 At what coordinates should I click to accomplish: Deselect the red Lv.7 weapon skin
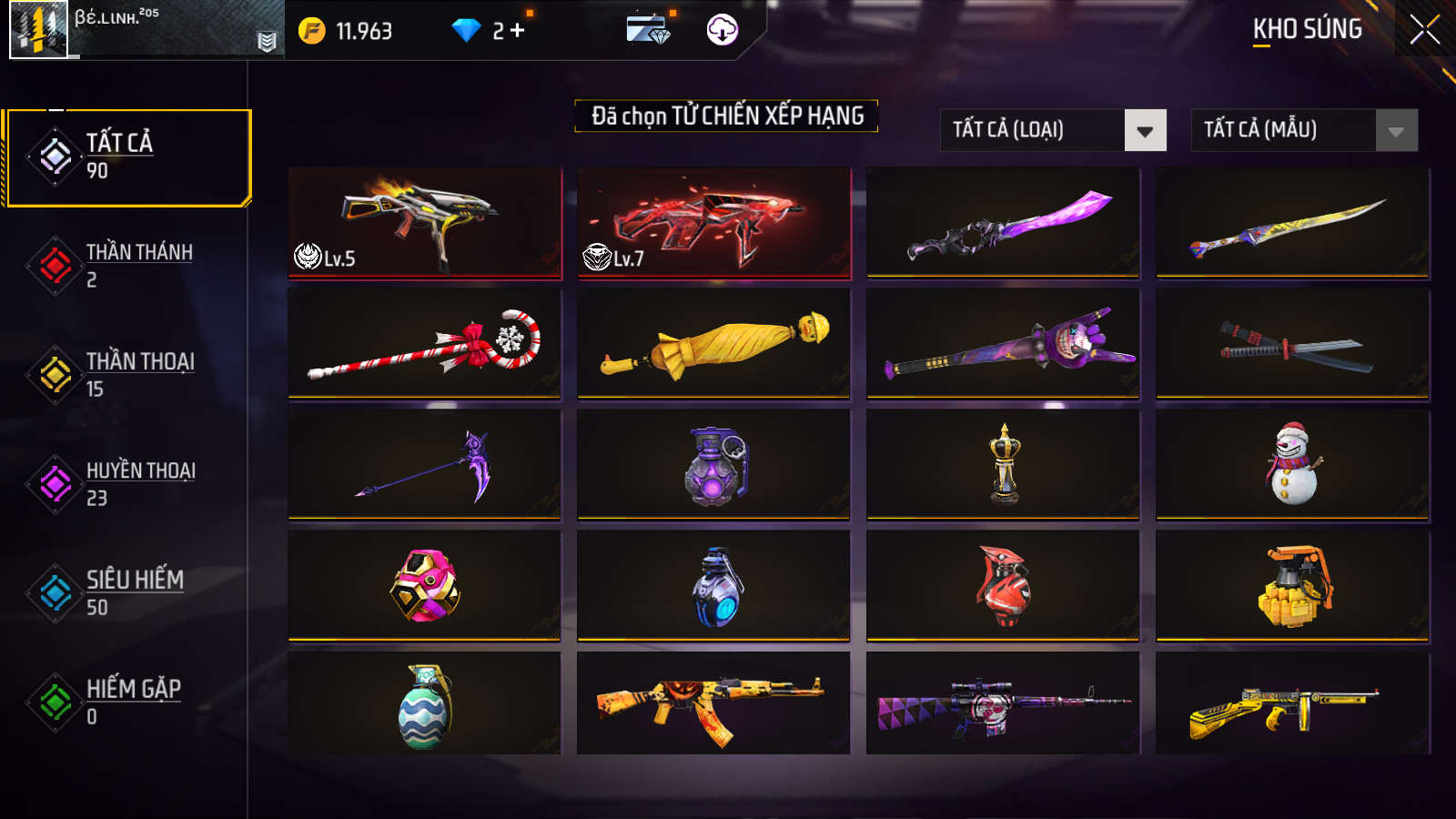[714, 222]
